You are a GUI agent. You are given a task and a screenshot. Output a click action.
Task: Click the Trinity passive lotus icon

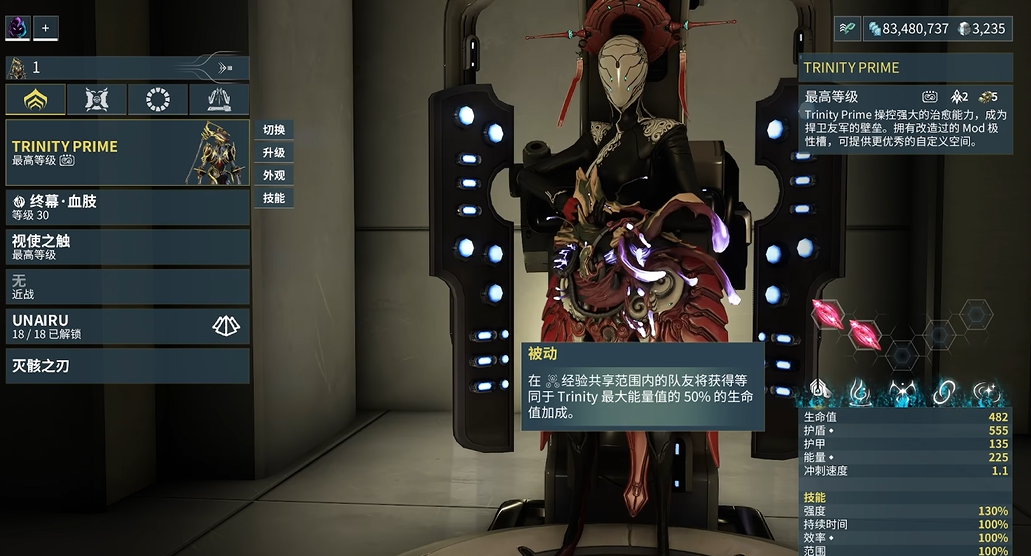tap(821, 393)
